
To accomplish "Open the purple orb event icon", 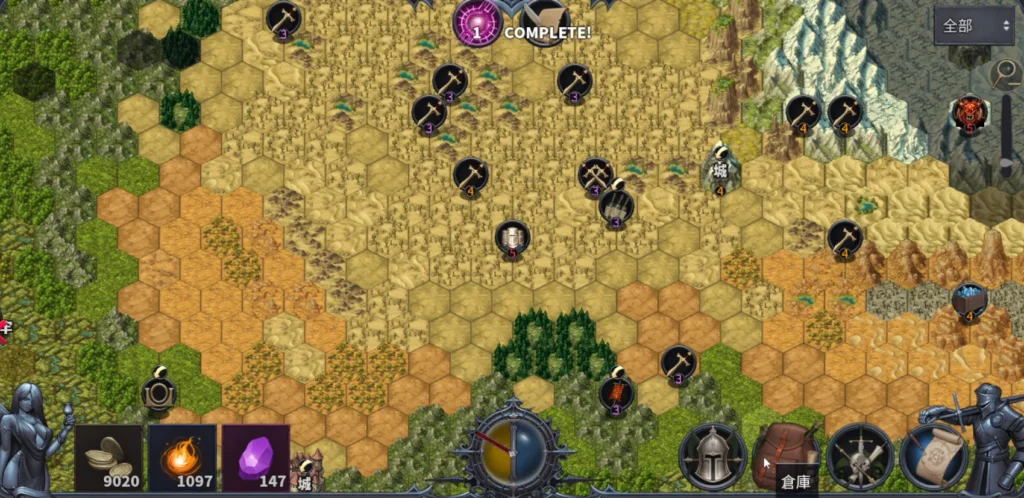I will pos(477,23).
